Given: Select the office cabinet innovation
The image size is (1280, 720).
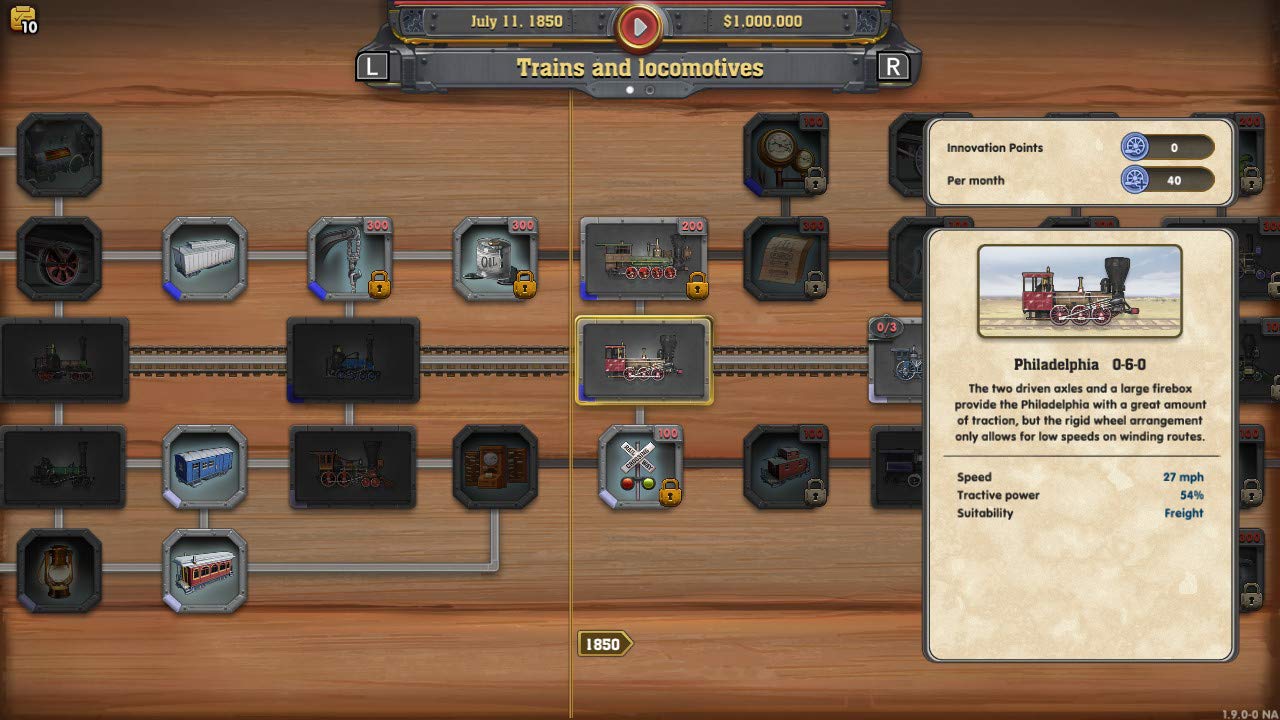Looking at the screenshot, I should (497, 467).
